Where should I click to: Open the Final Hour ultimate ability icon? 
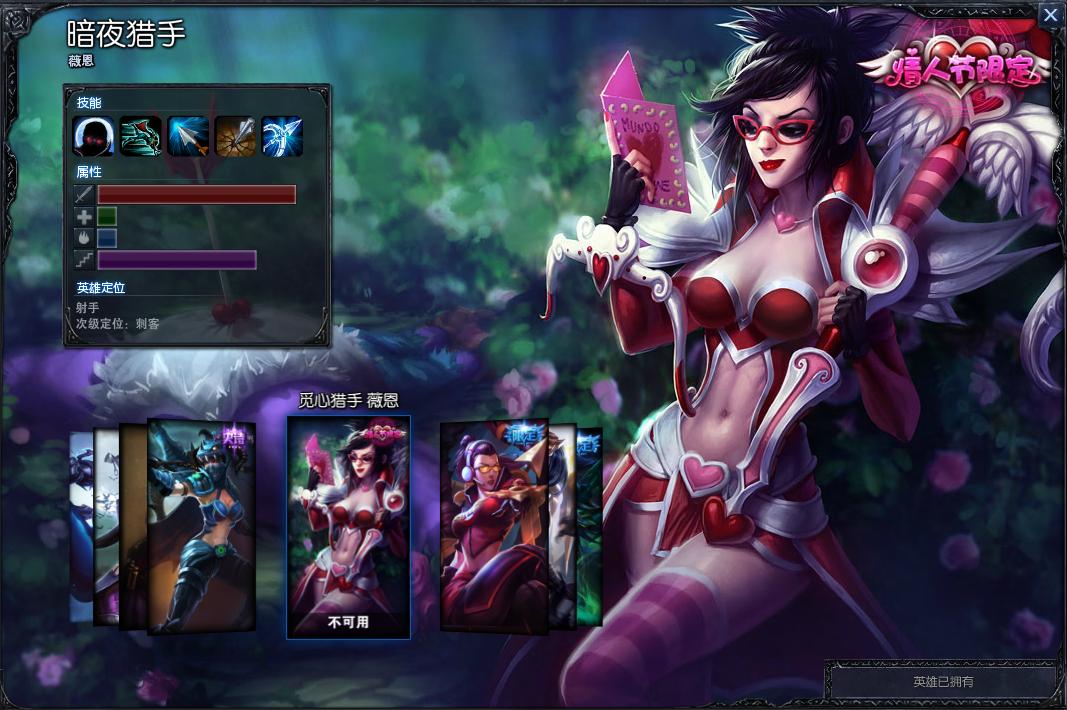pos(281,136)
